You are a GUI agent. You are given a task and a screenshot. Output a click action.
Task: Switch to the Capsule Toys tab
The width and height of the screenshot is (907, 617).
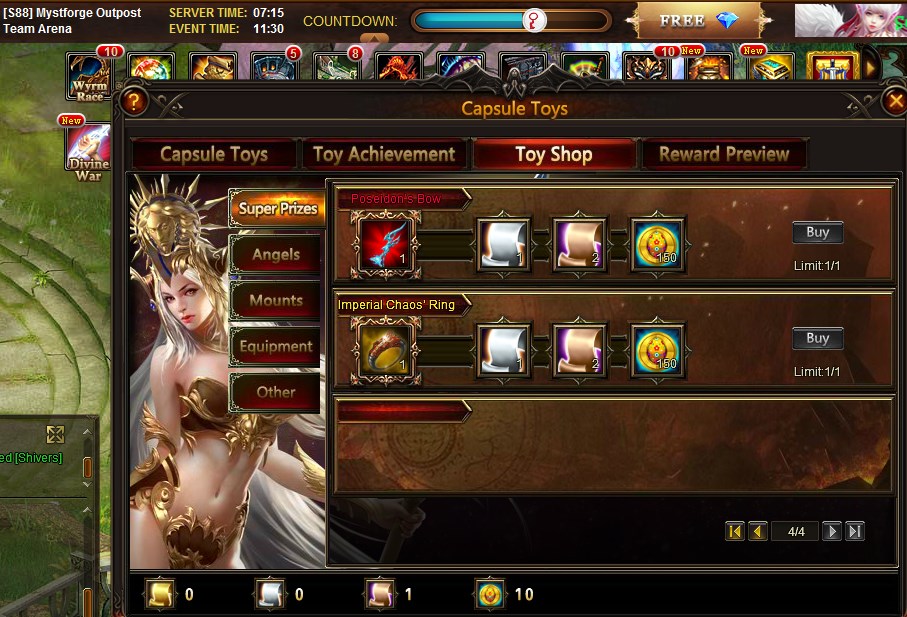214,154
